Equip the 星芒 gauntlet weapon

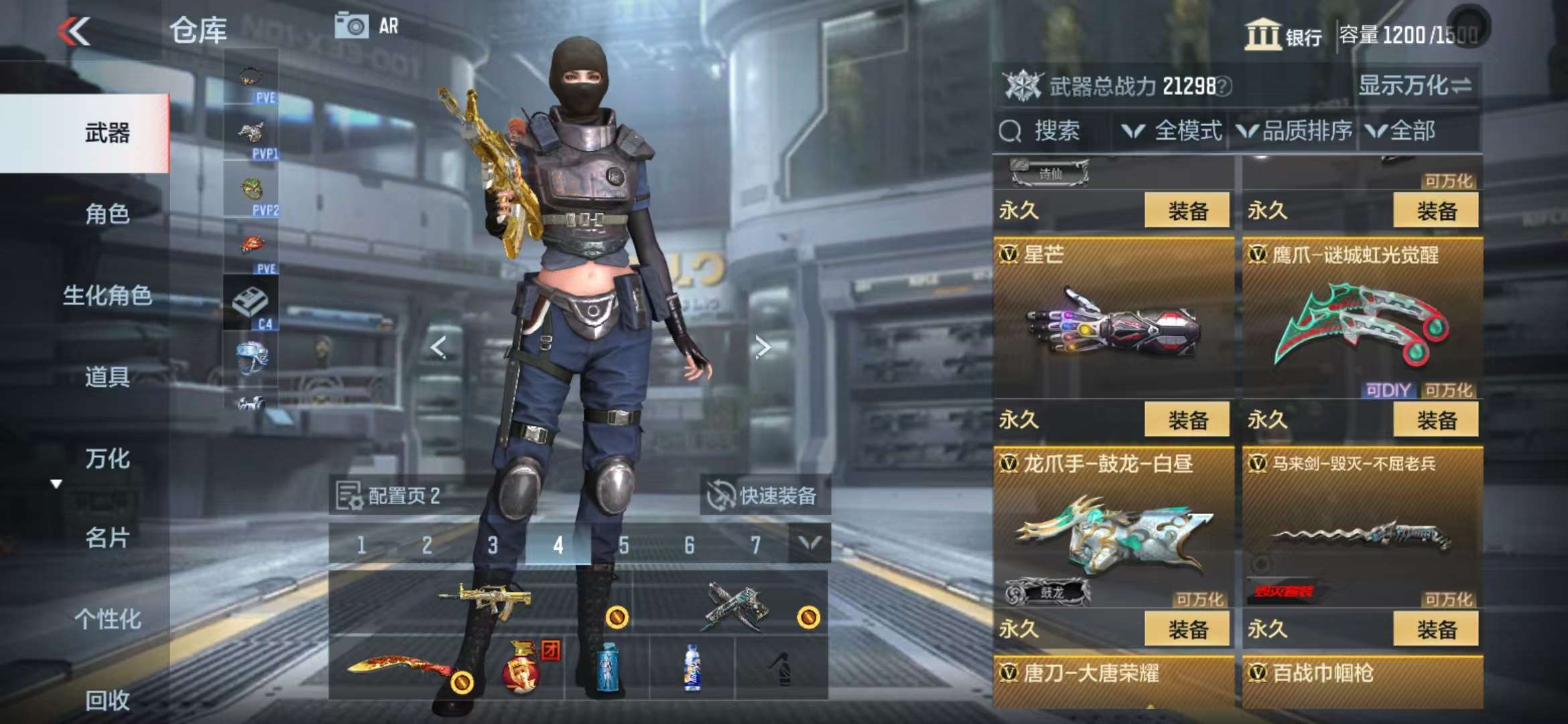pos(1187,420)
